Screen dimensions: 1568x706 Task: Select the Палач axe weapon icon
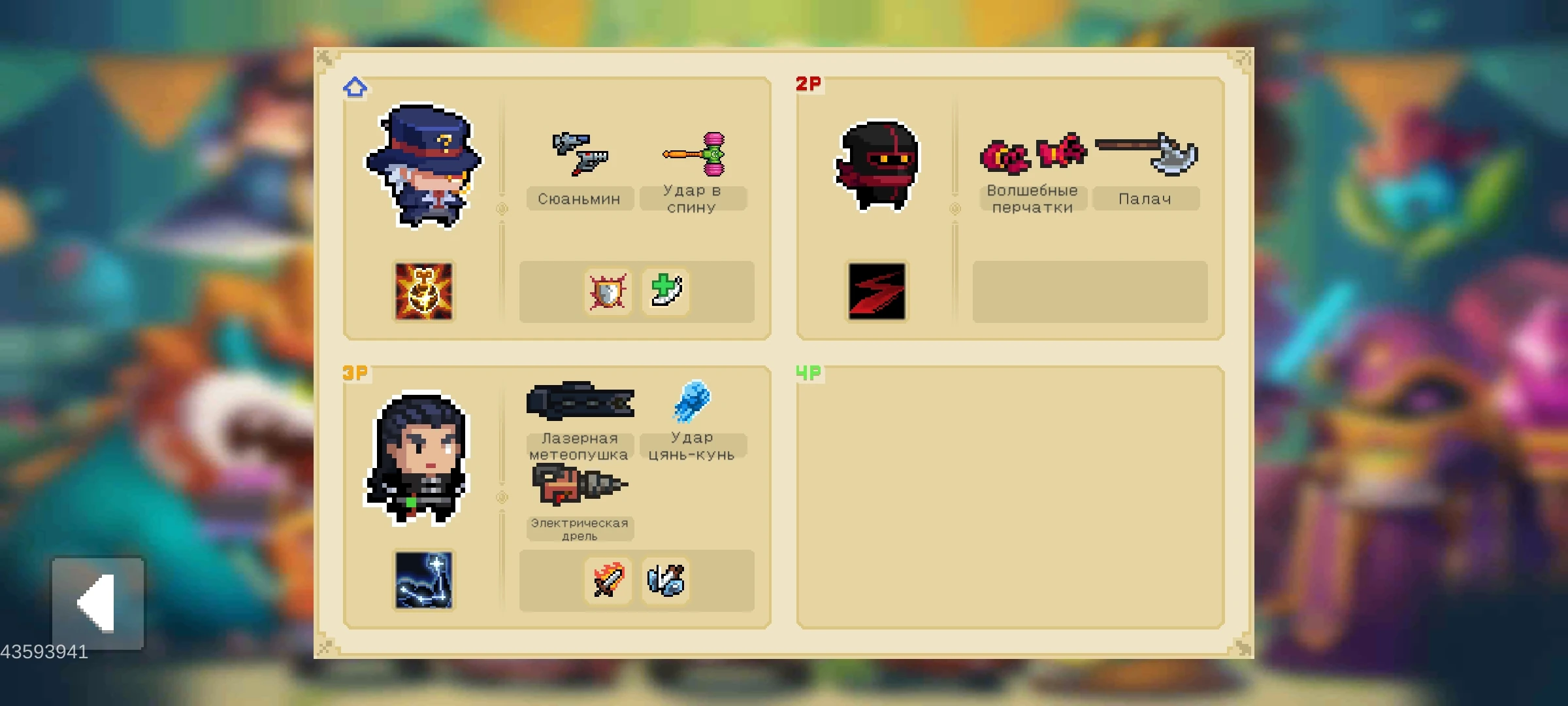tap(1148, 150)
